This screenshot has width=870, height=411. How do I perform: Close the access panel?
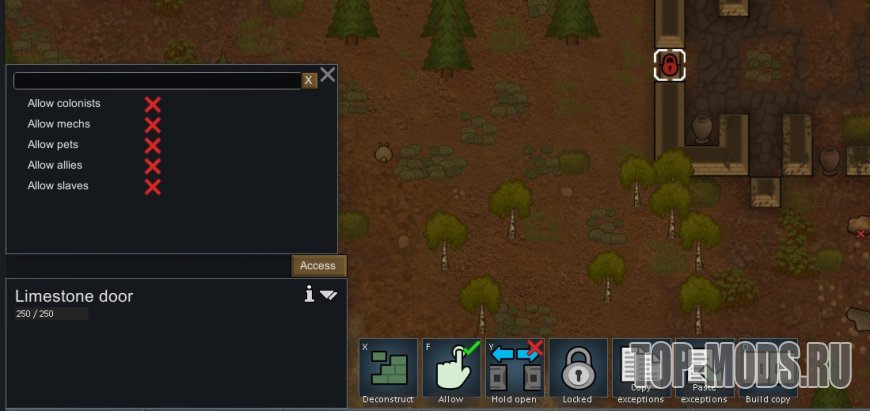point(328,75)
